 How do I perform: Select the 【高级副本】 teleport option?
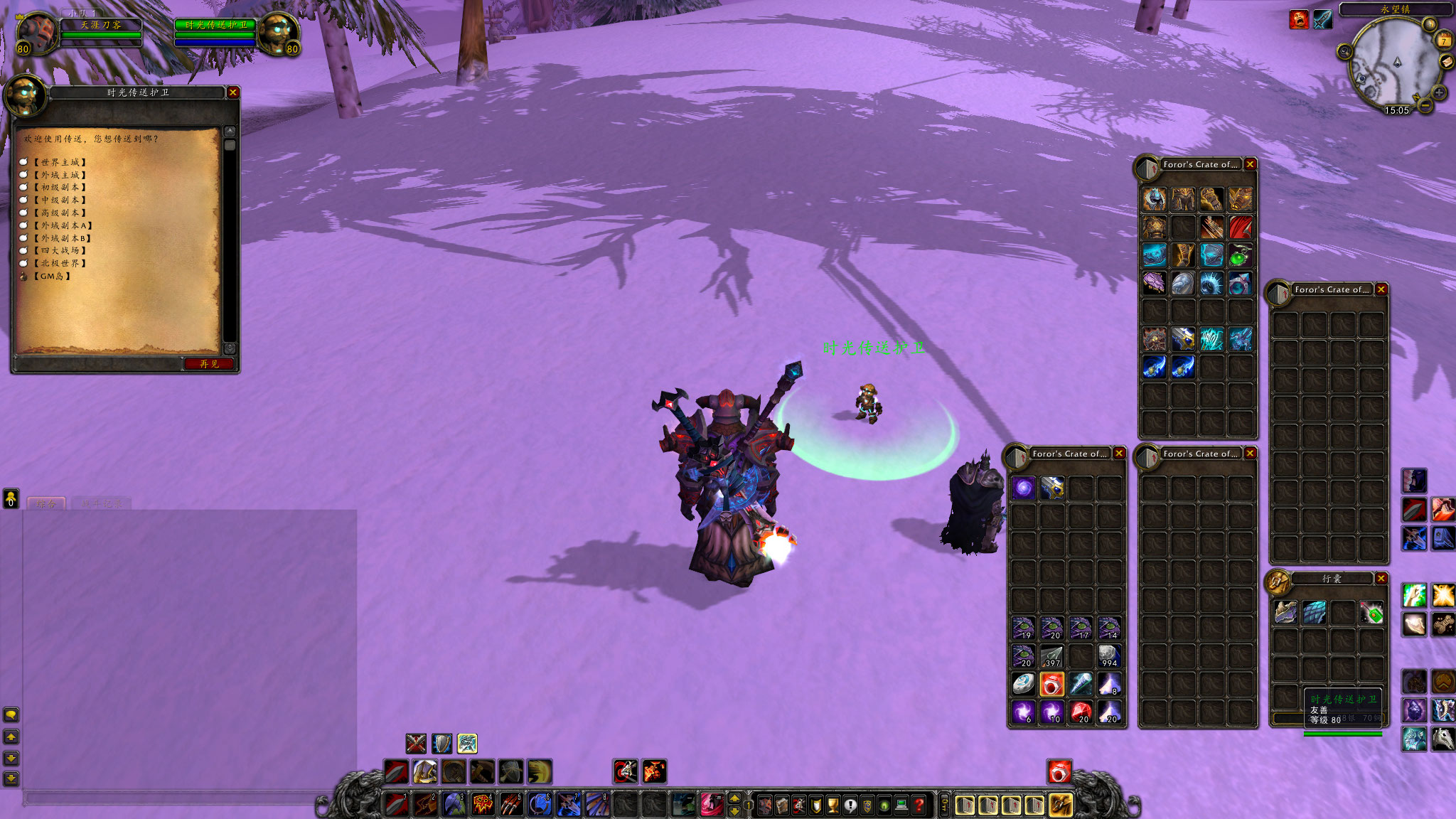tap(60, 213)
